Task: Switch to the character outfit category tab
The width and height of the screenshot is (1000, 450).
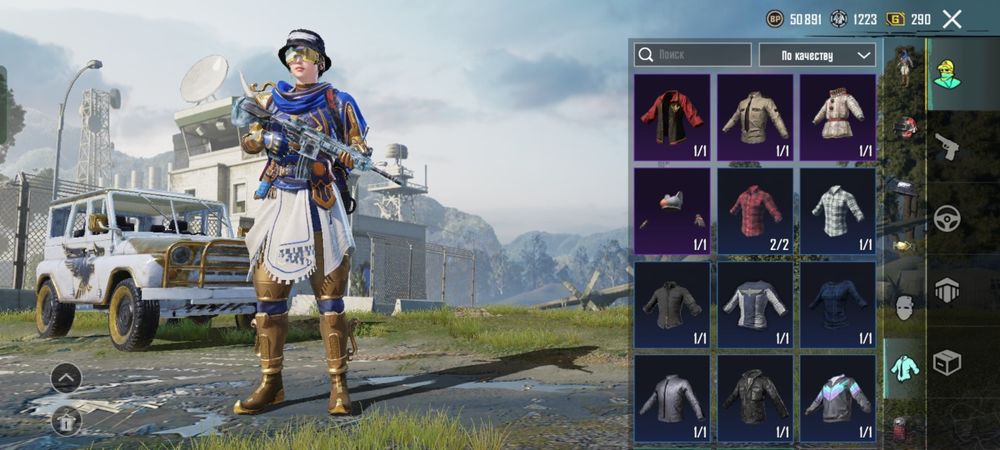Action: point(947,73)
